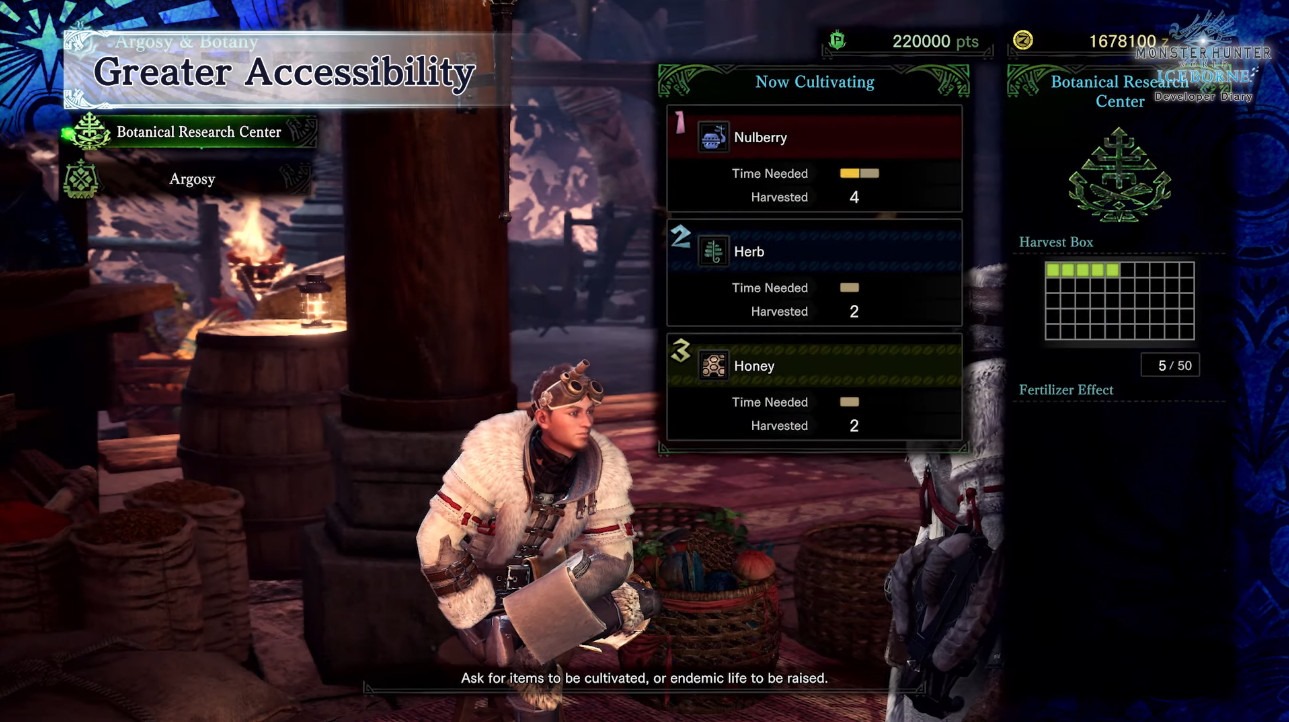The image size is (1289, 722).
Task: Pick the Honey cultivation slot
Action: [x=814, y=388]
